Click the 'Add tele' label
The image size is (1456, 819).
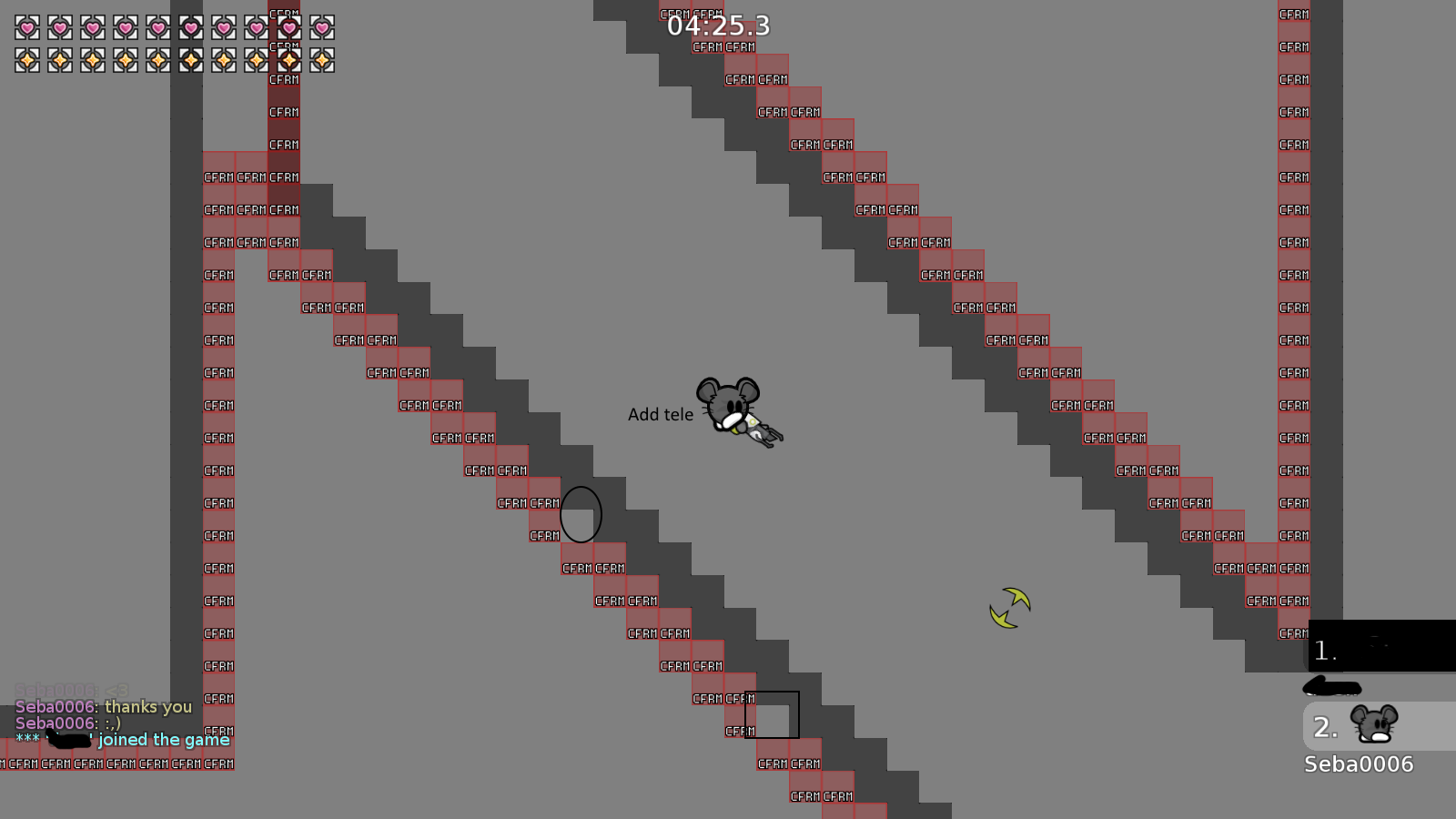point(662,414)
